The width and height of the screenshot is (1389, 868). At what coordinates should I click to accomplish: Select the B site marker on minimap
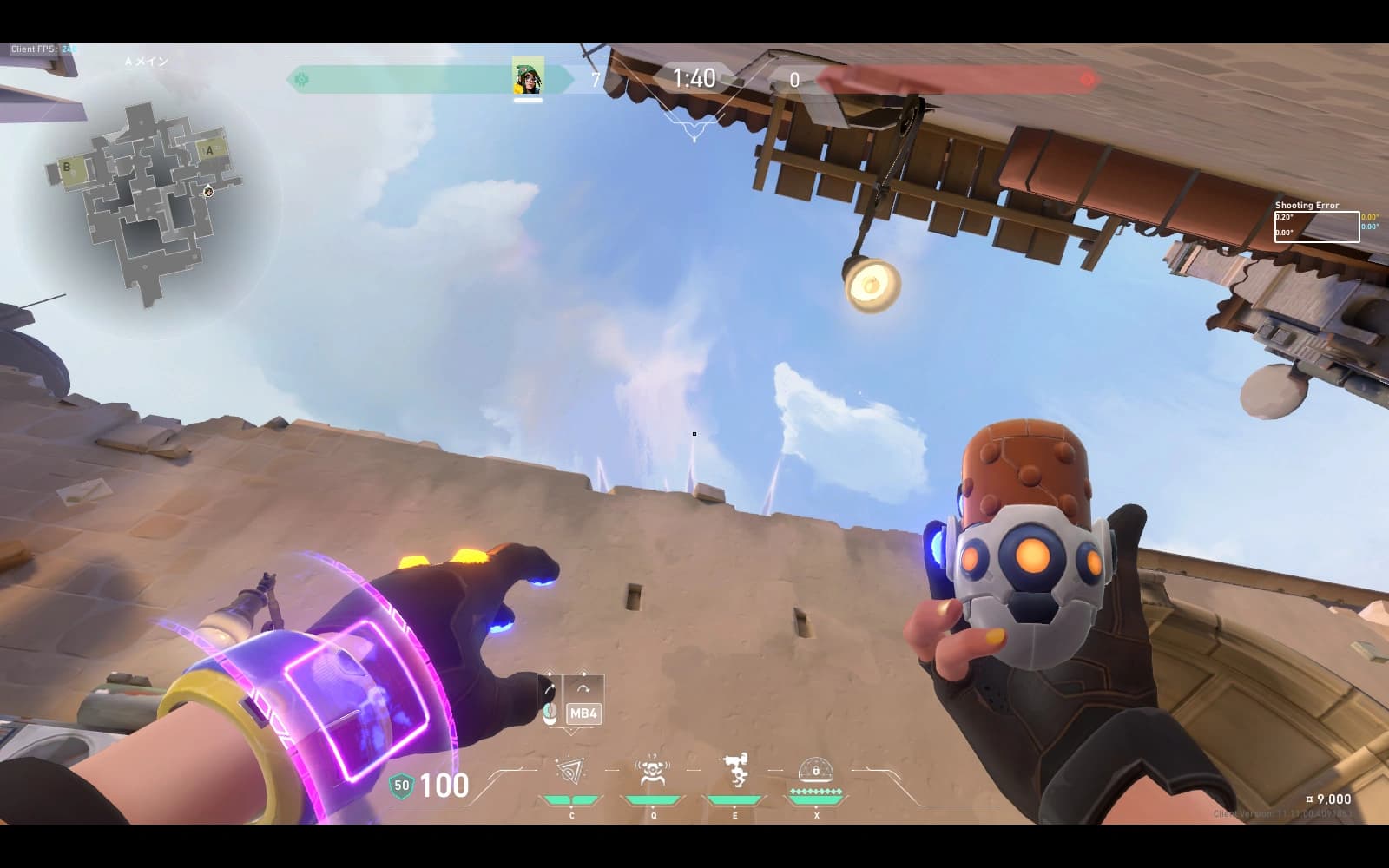pyautogui.click(x=67, y=168)
